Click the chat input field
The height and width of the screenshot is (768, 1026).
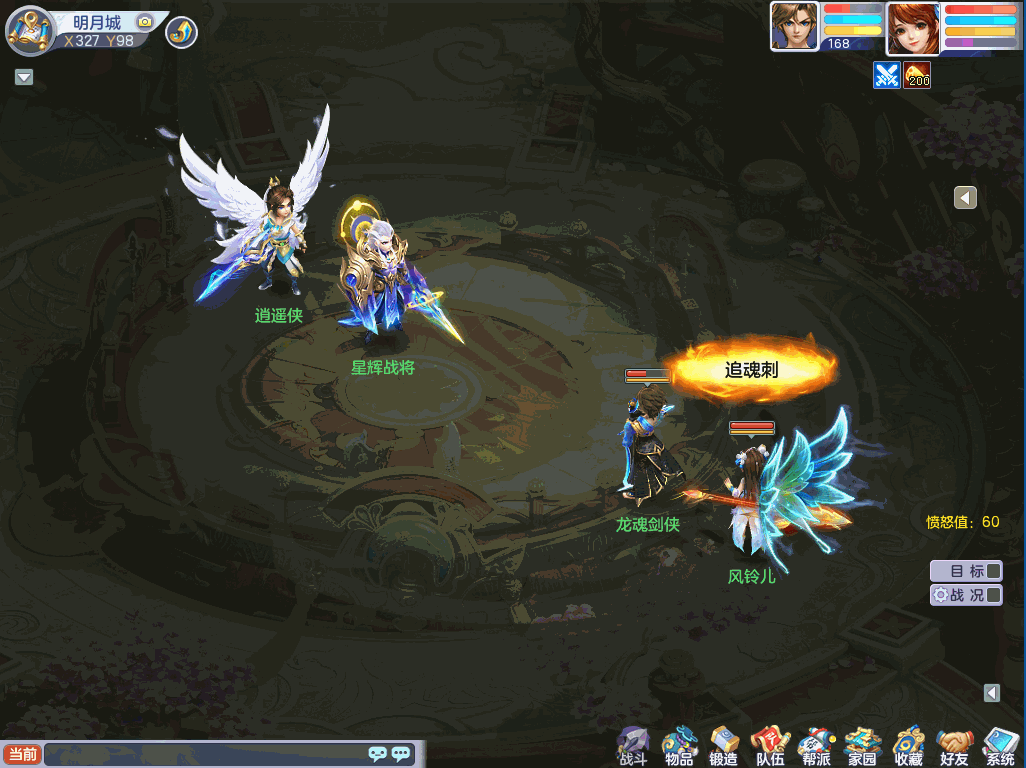point(205,754)
